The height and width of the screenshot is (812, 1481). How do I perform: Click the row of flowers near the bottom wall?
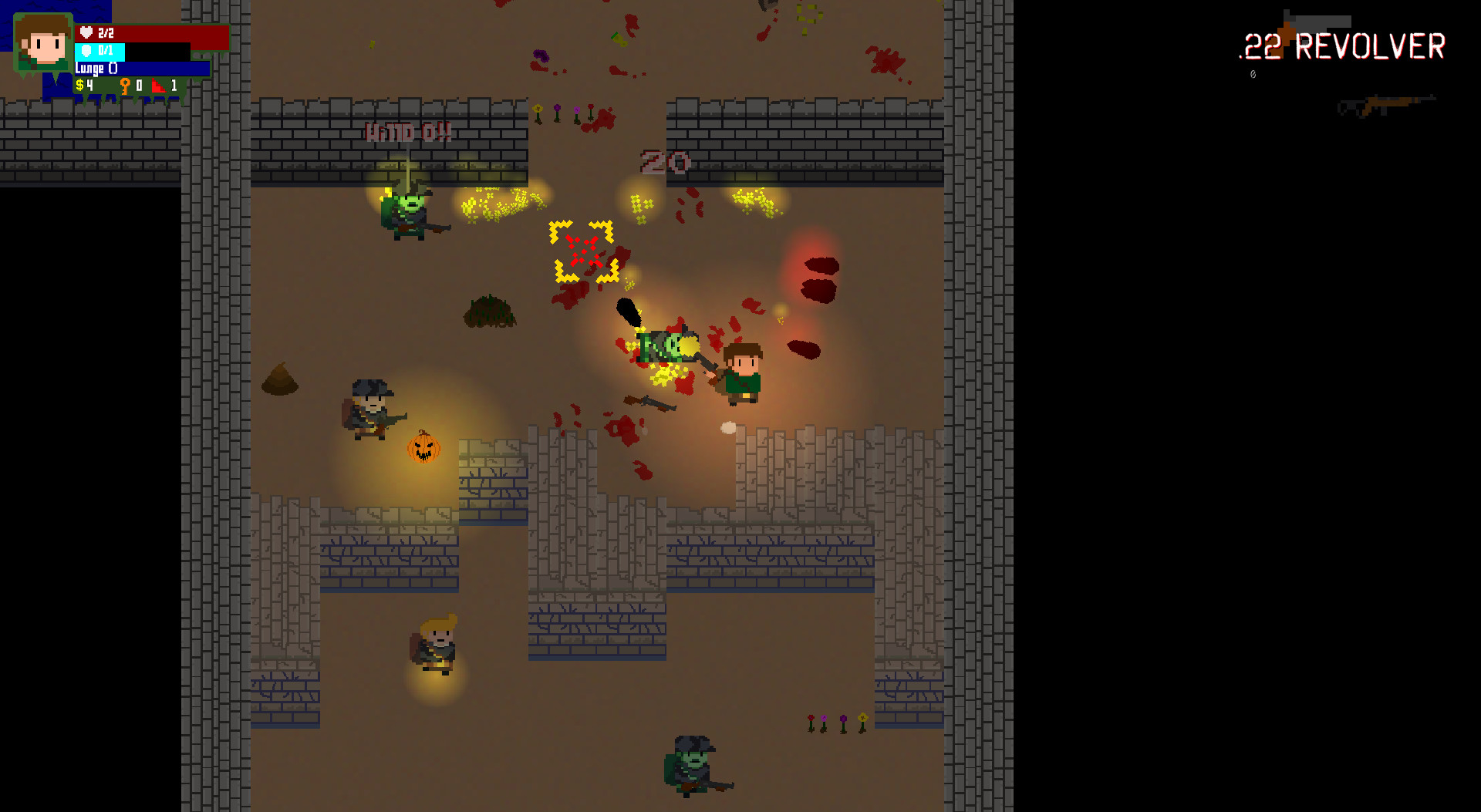835,722
